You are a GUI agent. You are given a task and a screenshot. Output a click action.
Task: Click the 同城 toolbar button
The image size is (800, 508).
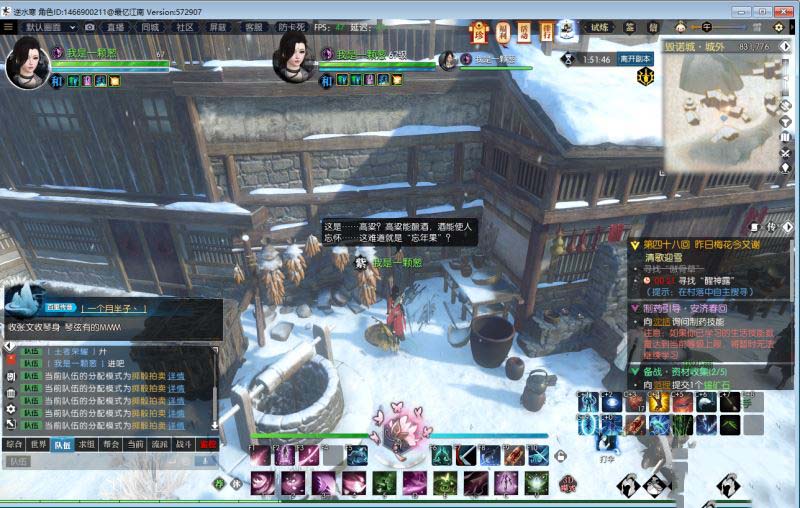[150, 27]
